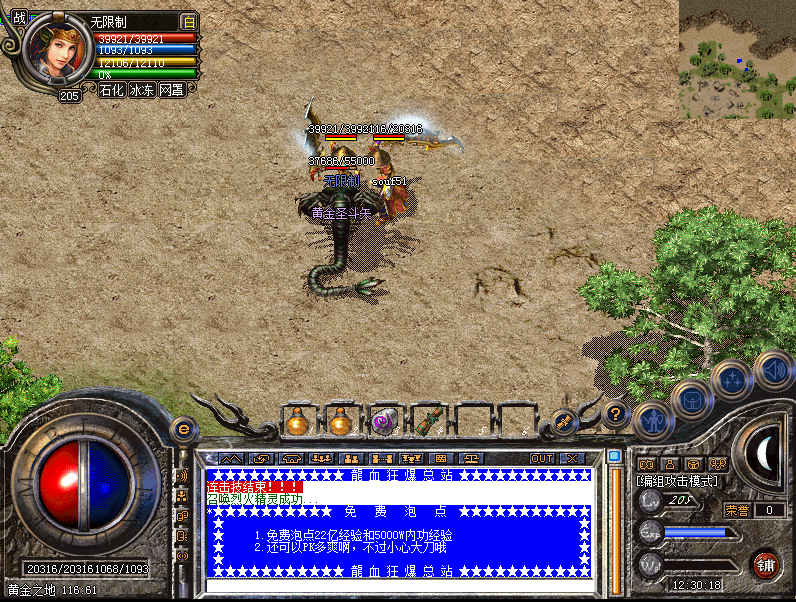Toggle the 网罩 status button
Viewport: 796px width, 602px height.
tap(171, 90)
